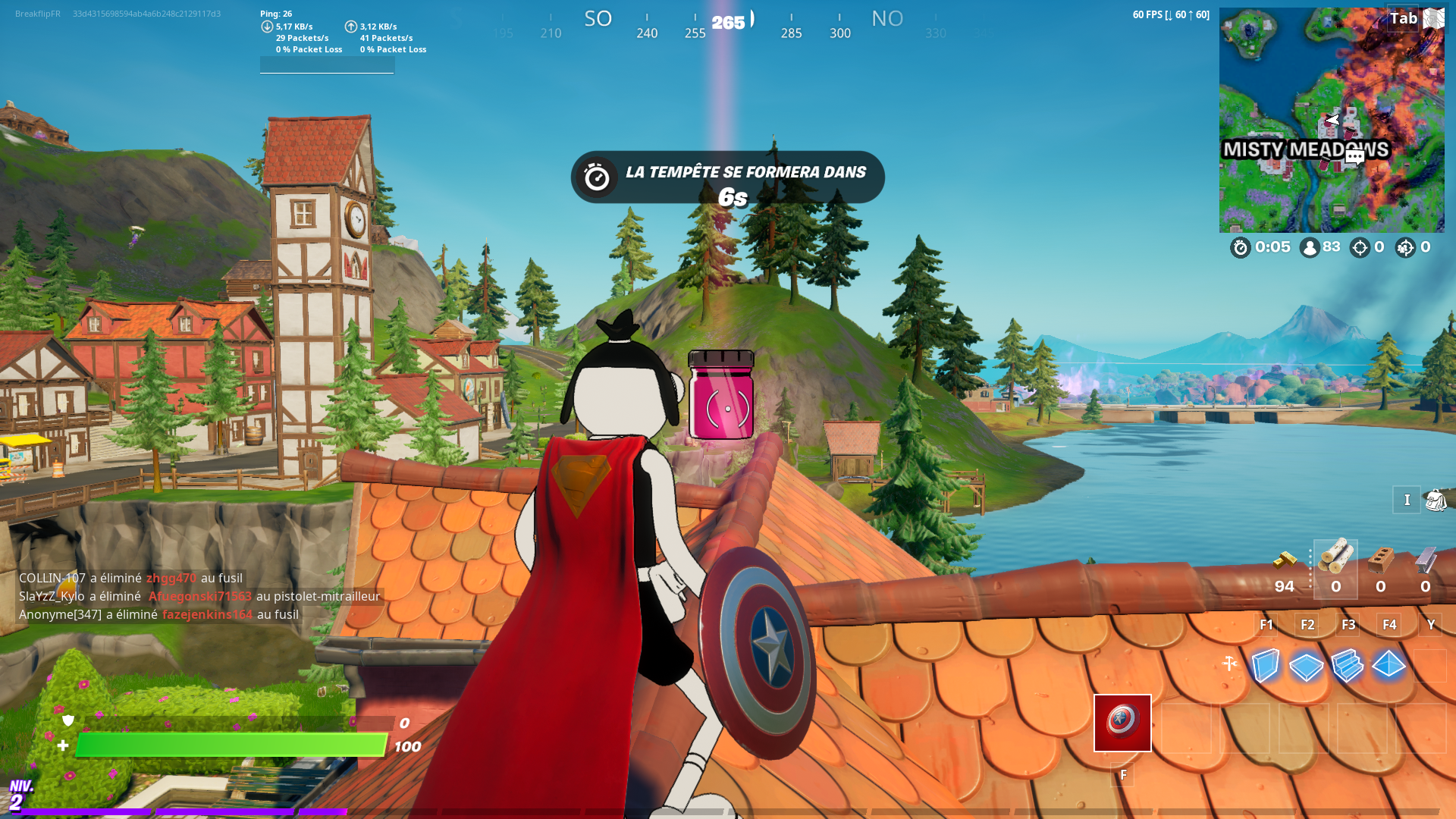Click the green health bar
This screenshot has height=819, width=1456.
(x=227, y=745)
